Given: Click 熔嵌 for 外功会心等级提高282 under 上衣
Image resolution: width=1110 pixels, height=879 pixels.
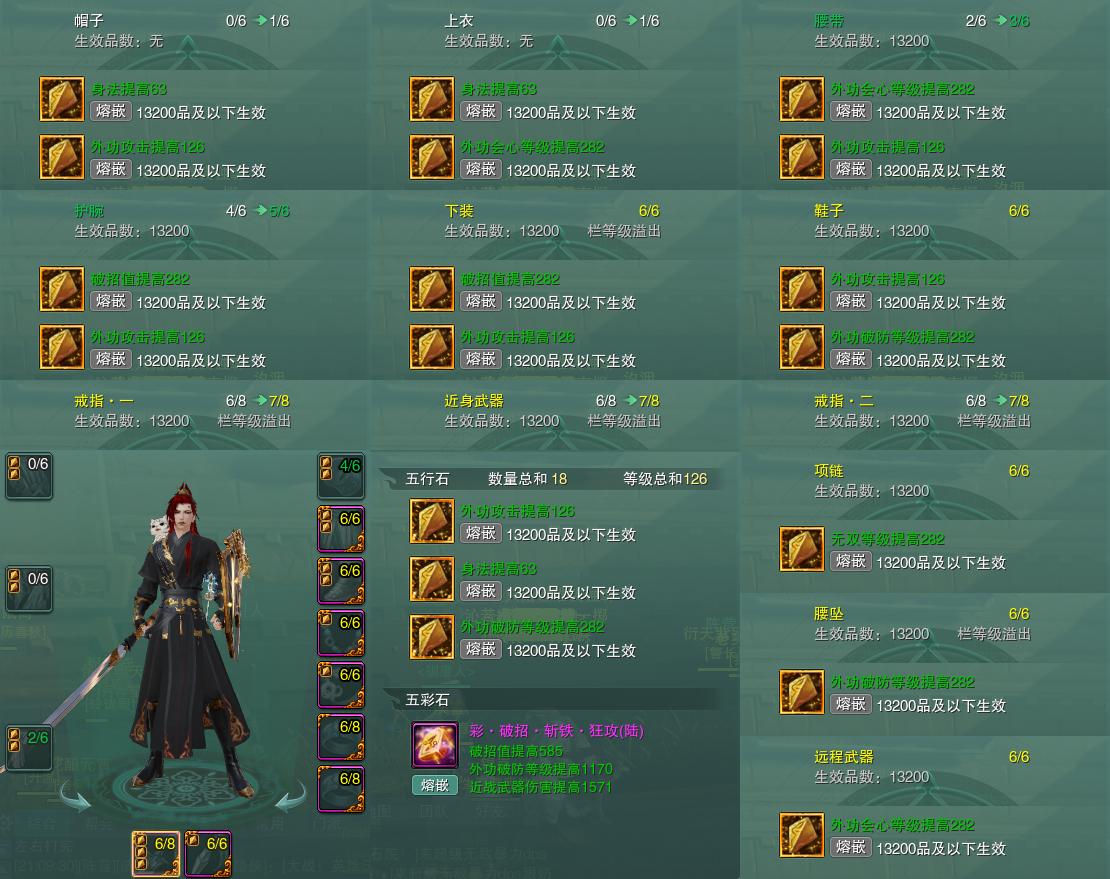Looking at the screenshot, I should 480,169.
